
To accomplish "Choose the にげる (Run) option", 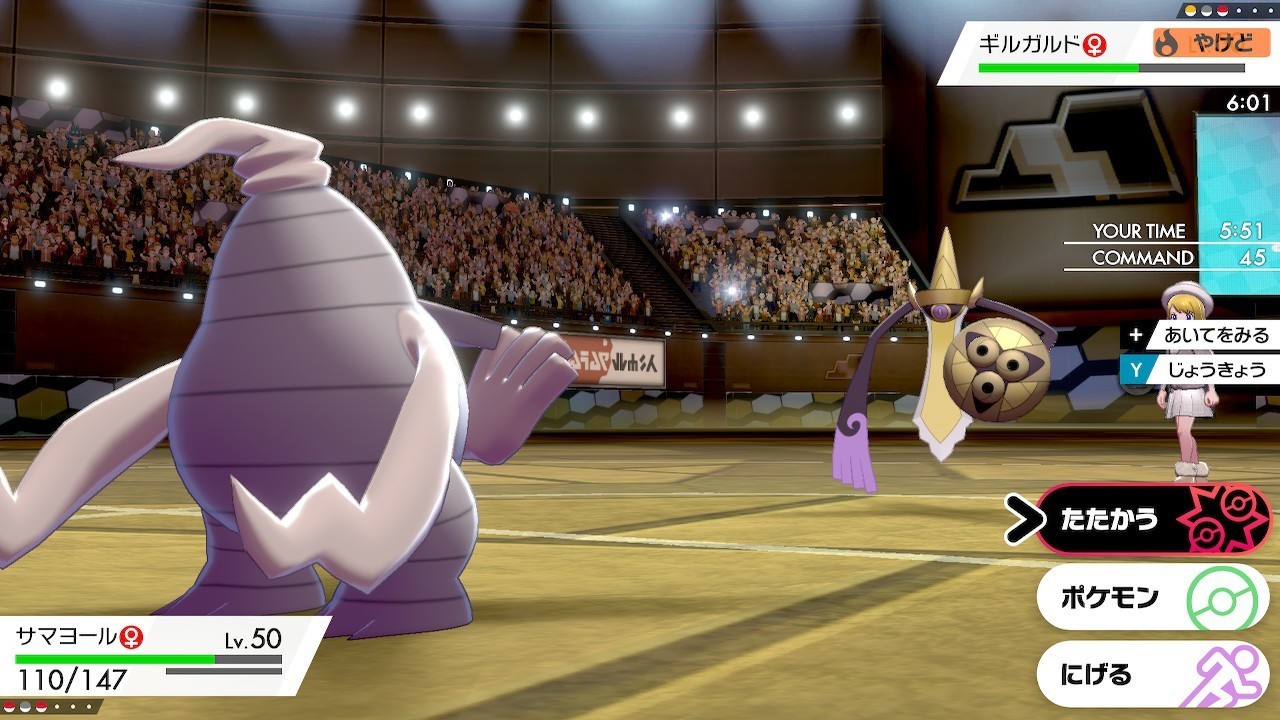I will click(1150, 675).
